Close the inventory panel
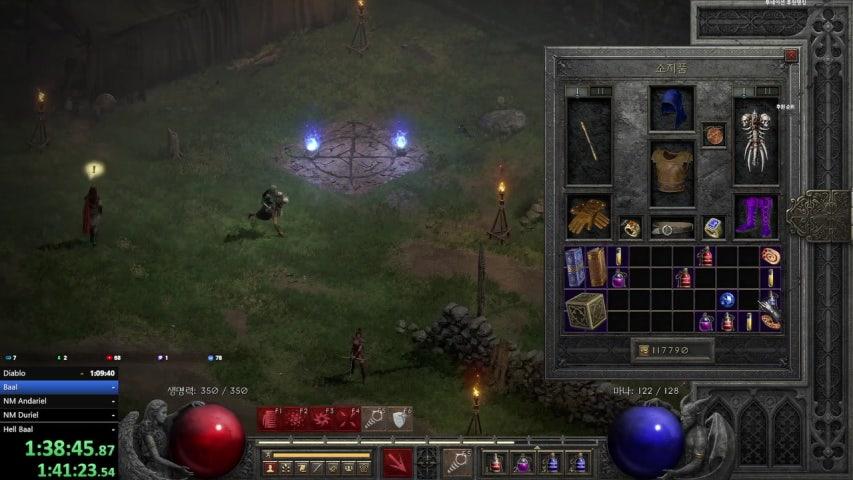Viewport: 853px width, 480px height. pyautogui.click(x=791, y=57)
